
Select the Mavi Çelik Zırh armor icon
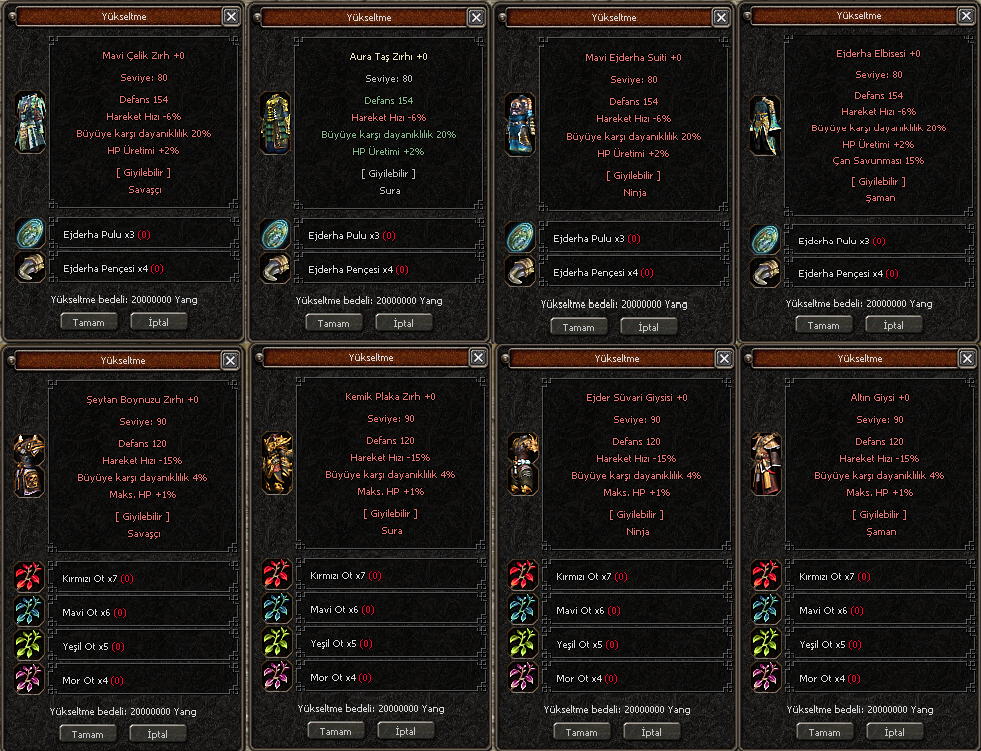pos(31,123)
